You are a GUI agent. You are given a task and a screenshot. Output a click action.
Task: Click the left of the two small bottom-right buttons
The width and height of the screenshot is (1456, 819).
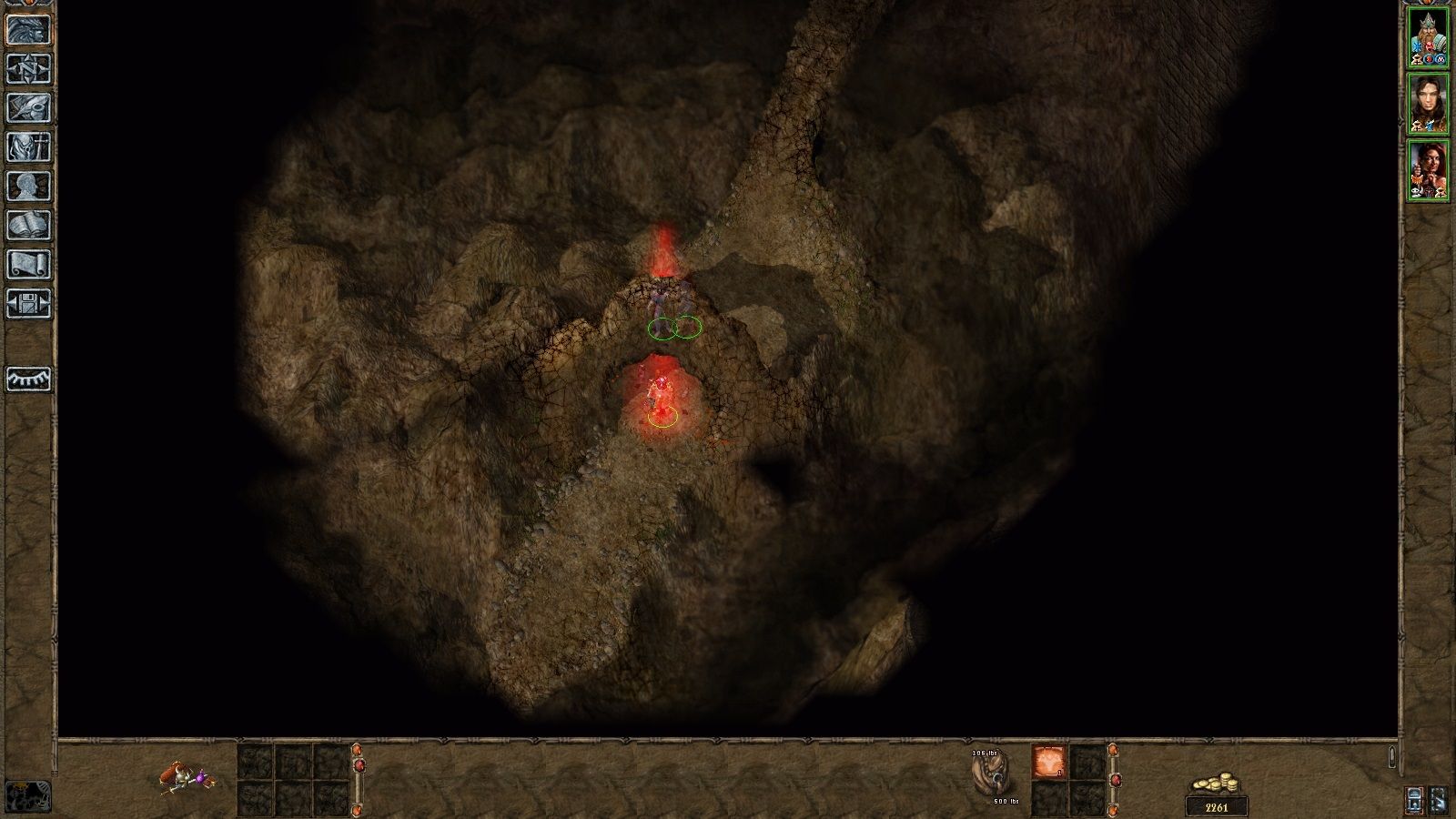pos(1414,799)
